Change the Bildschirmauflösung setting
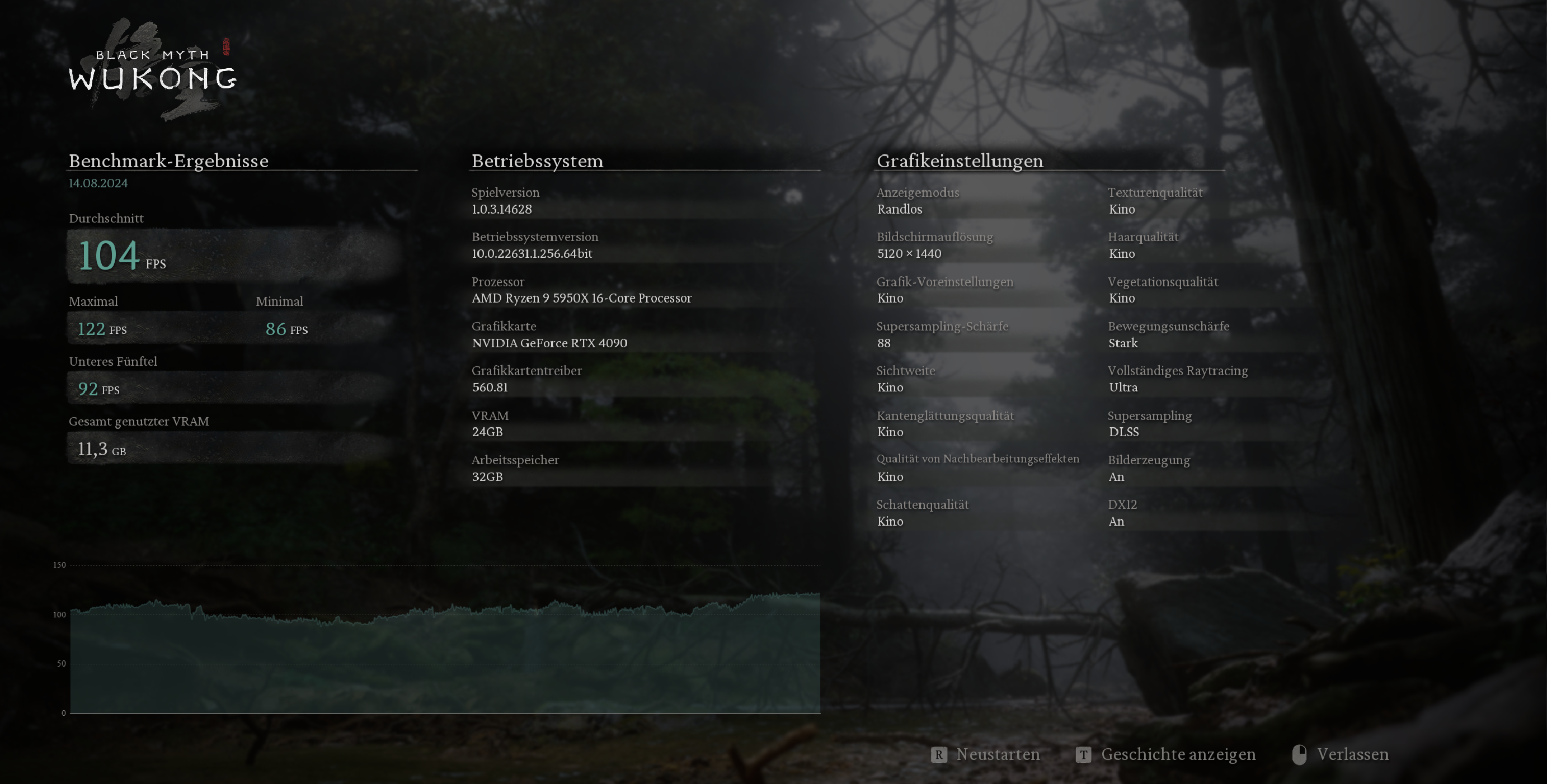The height and width of the screenshot is (784, 1547). pyautogui.click(x=934, y=245)
